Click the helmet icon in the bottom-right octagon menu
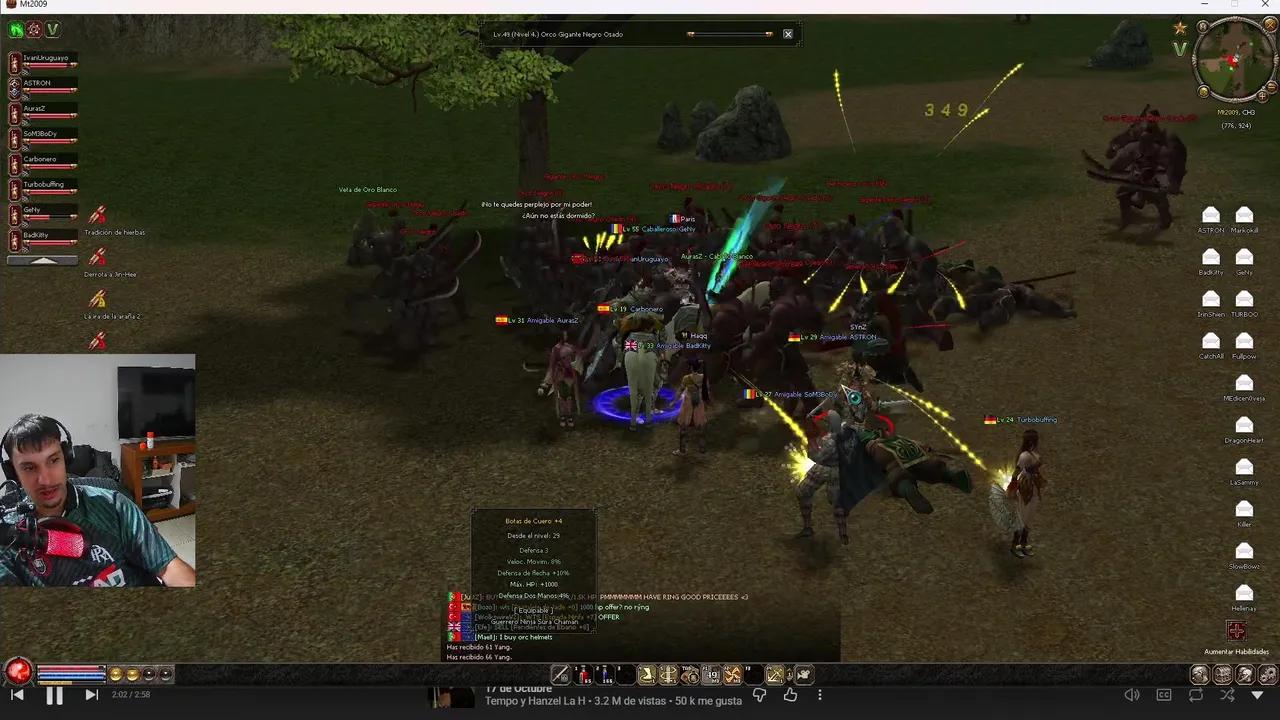The image size is (1280, 720). 1245,675
